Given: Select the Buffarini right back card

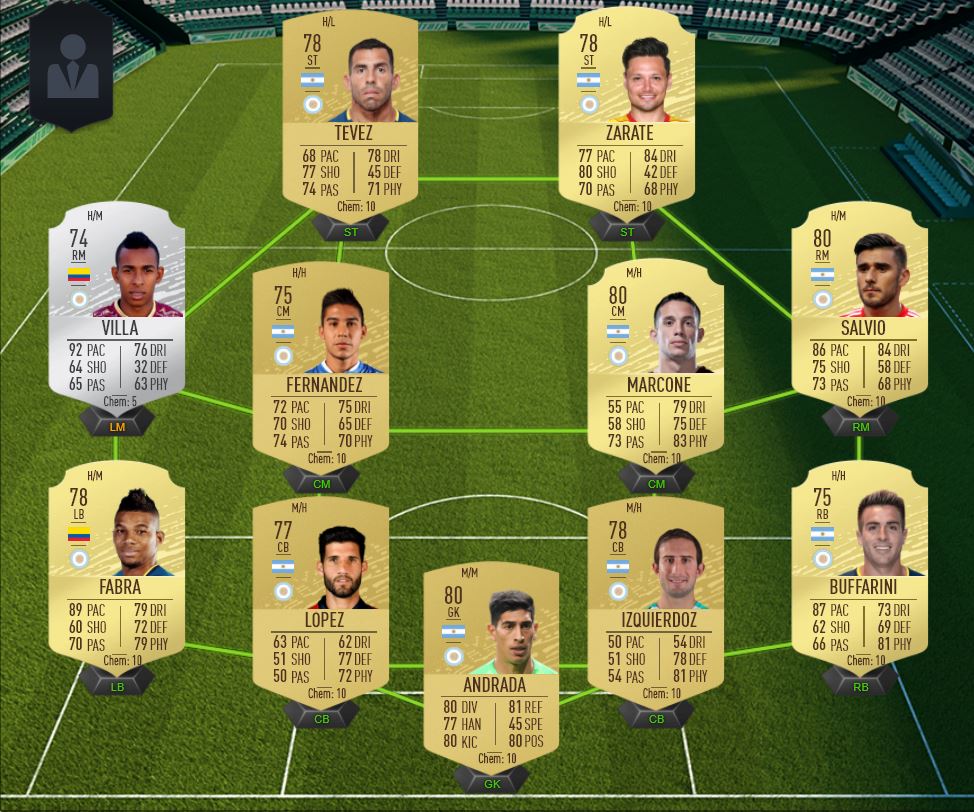Looking at the screenshot, I should pos(859,565).
